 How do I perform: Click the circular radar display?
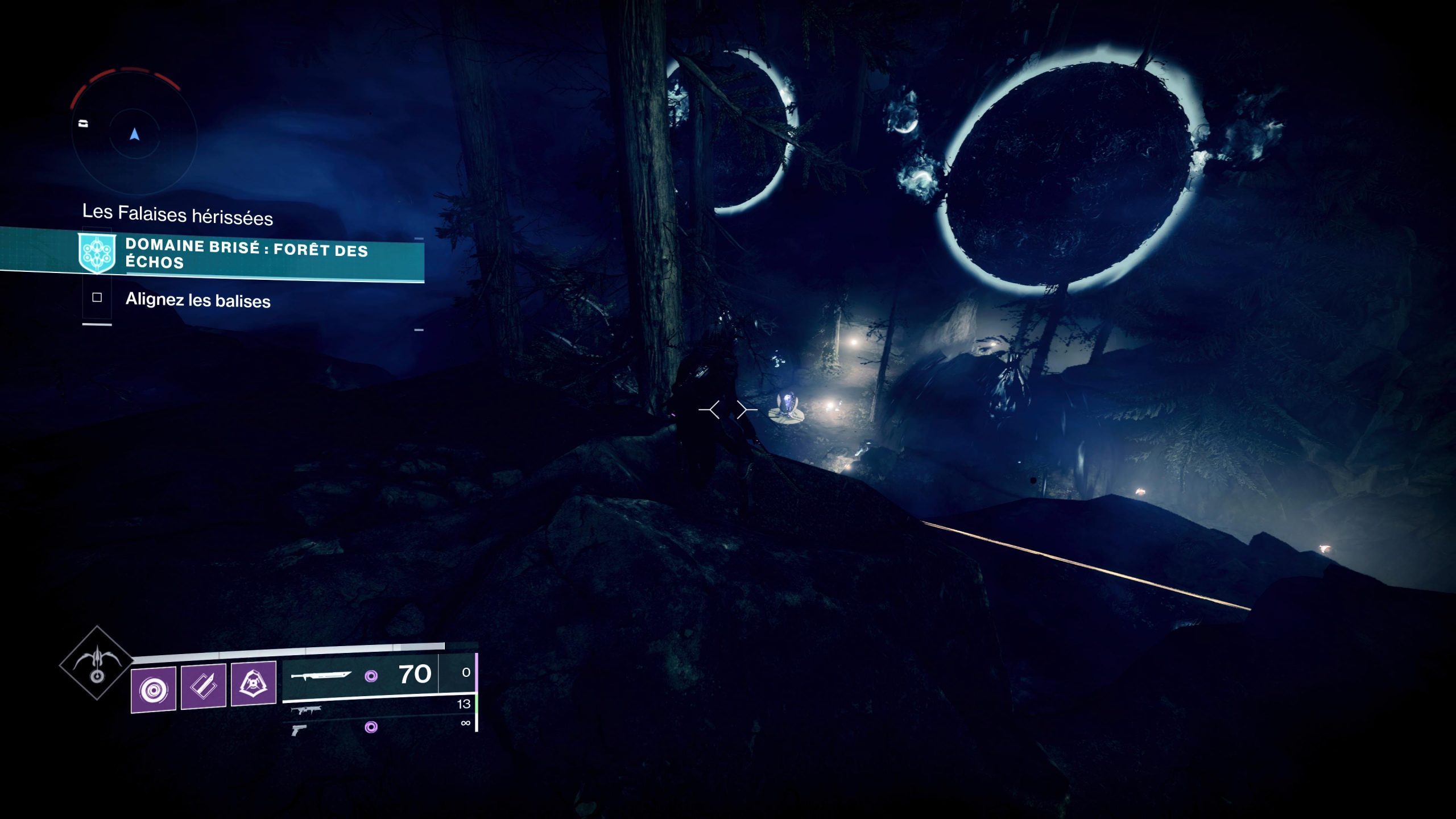pyautogui.click(x=134, y=134)
